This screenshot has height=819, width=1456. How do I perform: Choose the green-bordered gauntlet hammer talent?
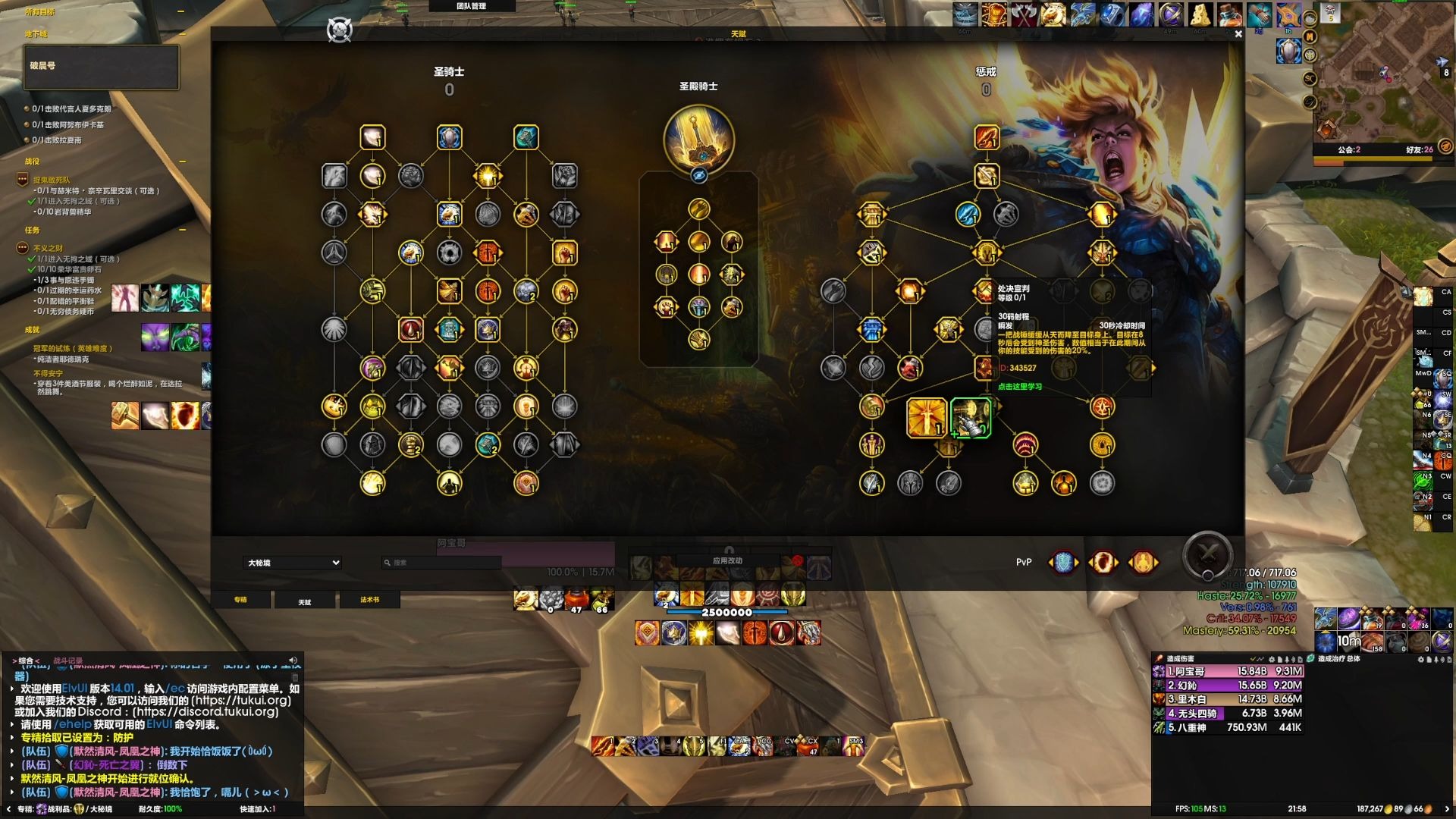tap(971, 418)
